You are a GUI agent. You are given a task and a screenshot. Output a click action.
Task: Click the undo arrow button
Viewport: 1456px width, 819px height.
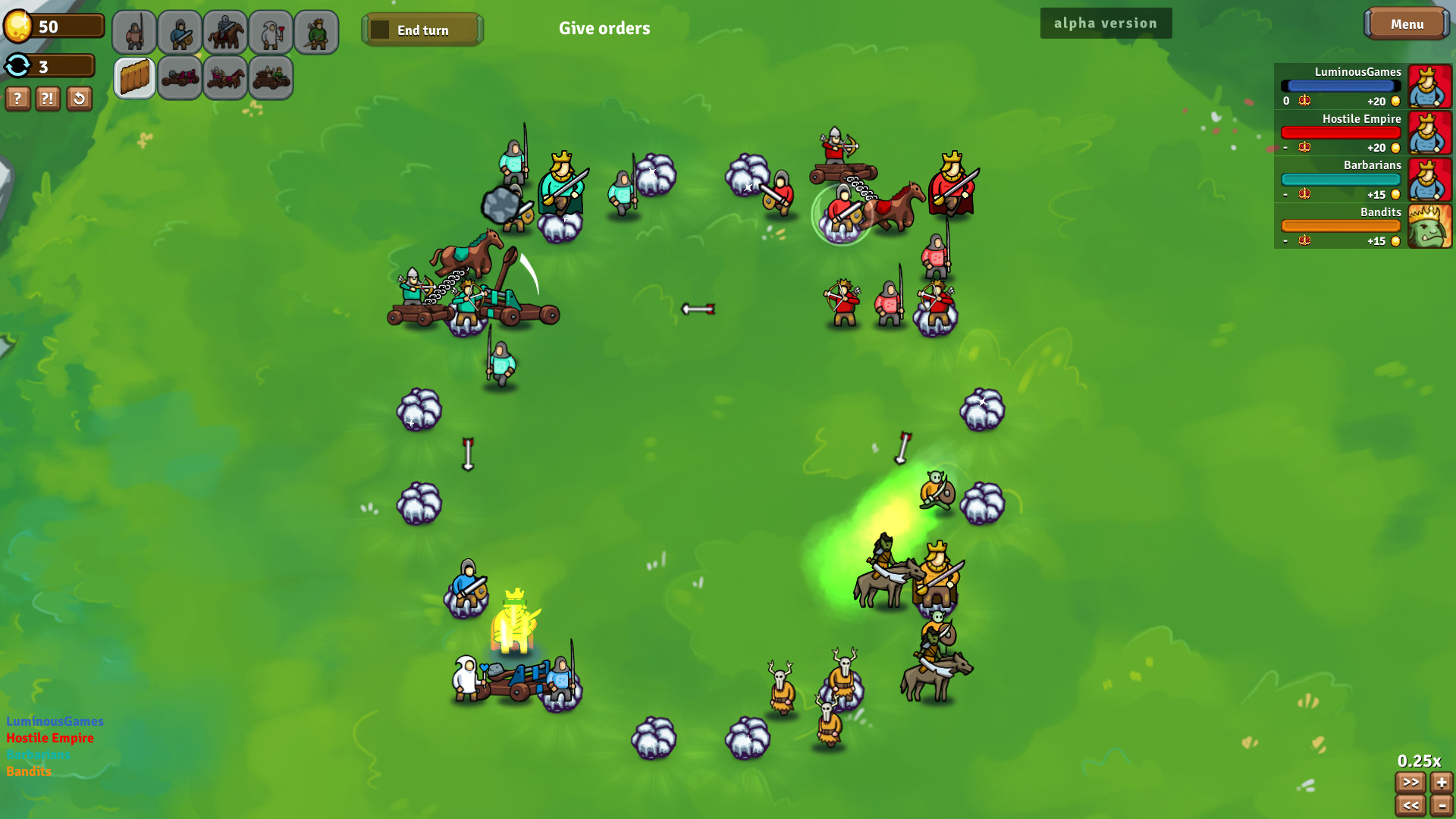click(x=78, y=99)
